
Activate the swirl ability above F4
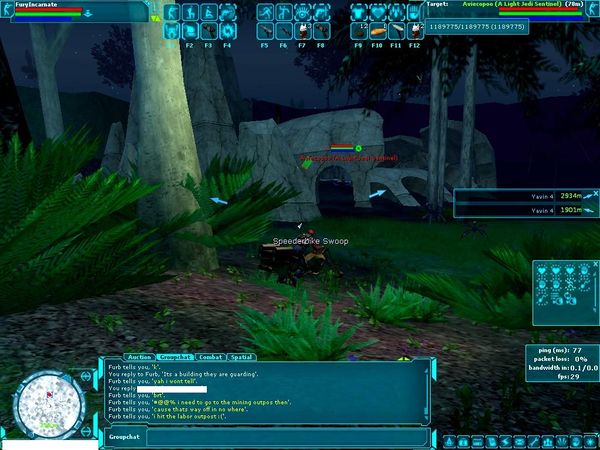pos(226,31)
